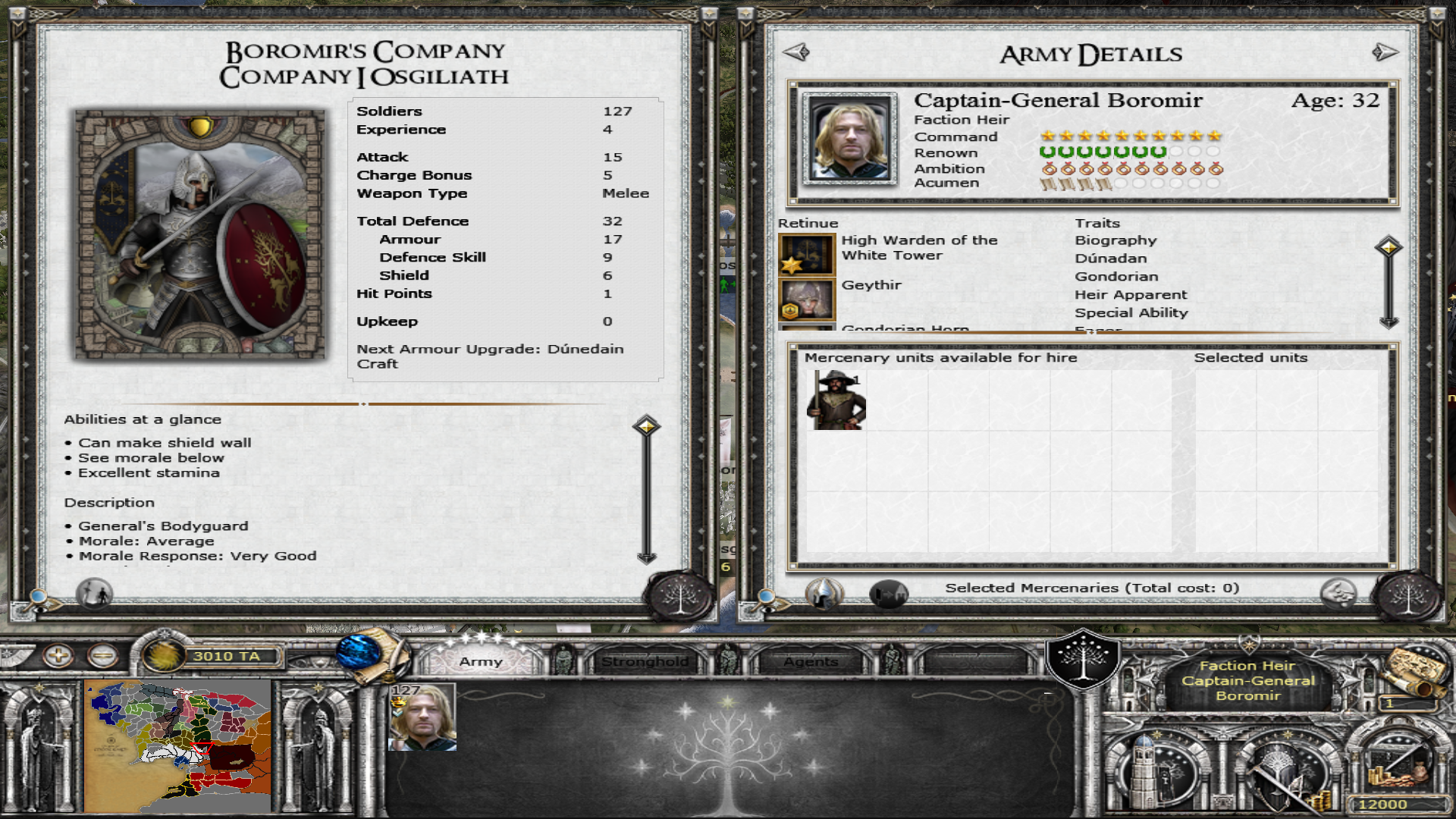Close Boromir's Company unit info scroll

[680, 596]
